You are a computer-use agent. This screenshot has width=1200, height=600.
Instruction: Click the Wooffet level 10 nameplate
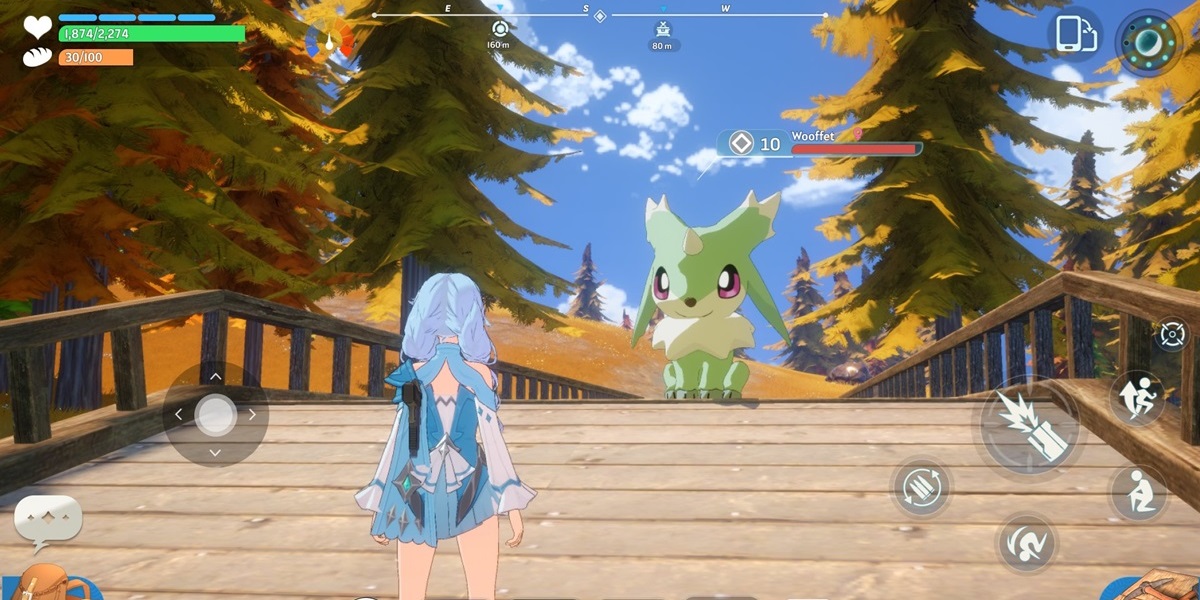[x=820, y=144]
